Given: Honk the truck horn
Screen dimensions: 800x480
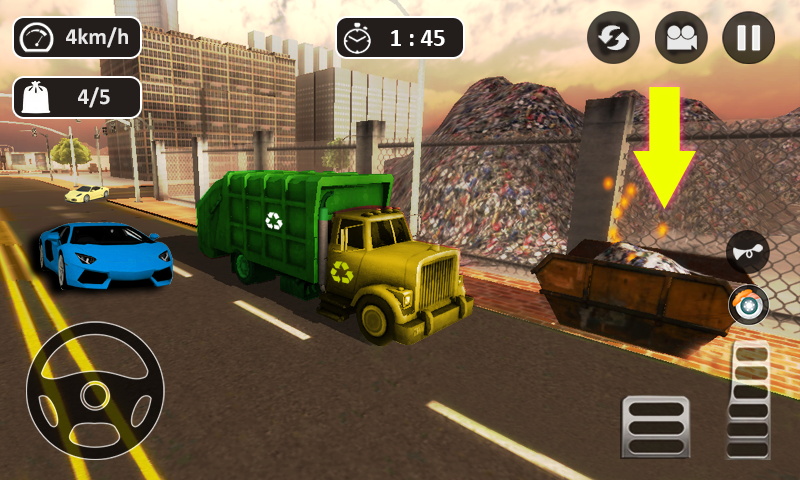Looking at the screenshot, I should coord(748,251).
